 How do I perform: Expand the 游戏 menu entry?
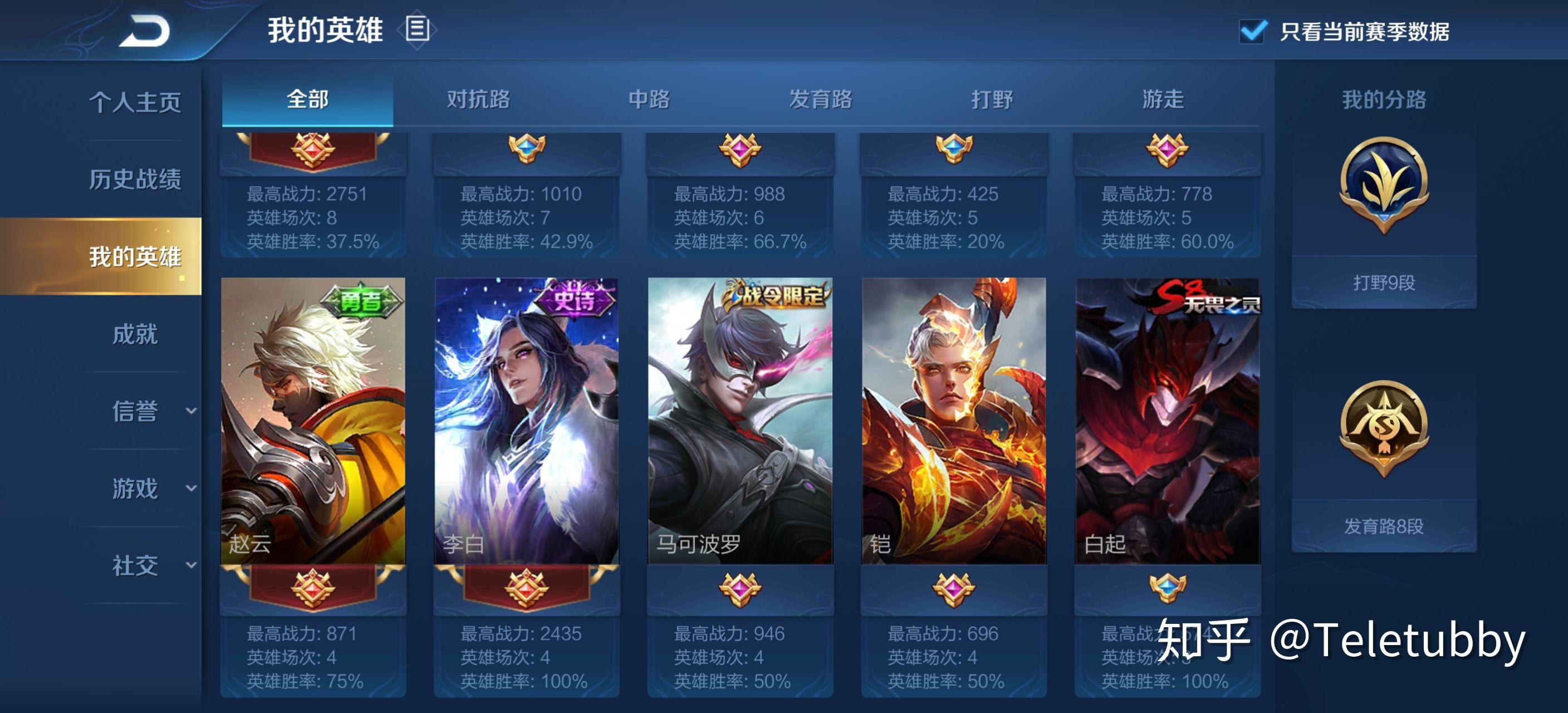click(x=135, y=489)
